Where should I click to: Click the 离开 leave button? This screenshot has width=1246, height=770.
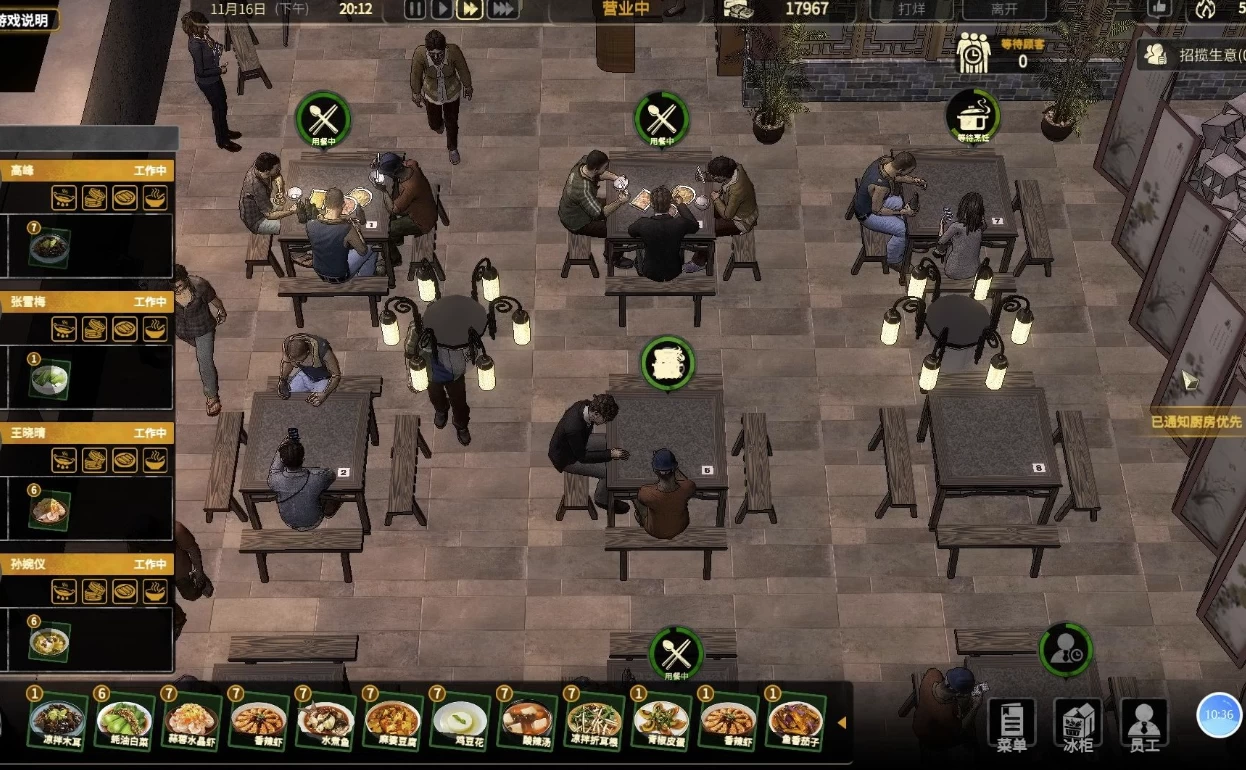1003,9
